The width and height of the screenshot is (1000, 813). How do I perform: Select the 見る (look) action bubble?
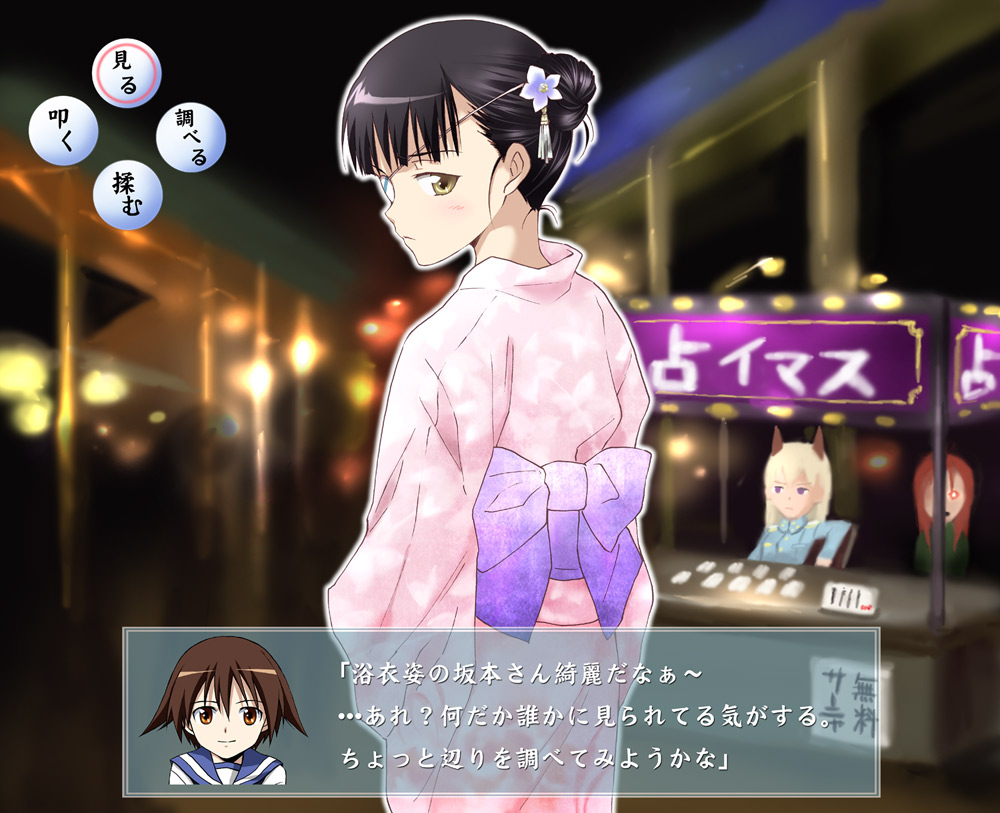[x=126, y=71]
